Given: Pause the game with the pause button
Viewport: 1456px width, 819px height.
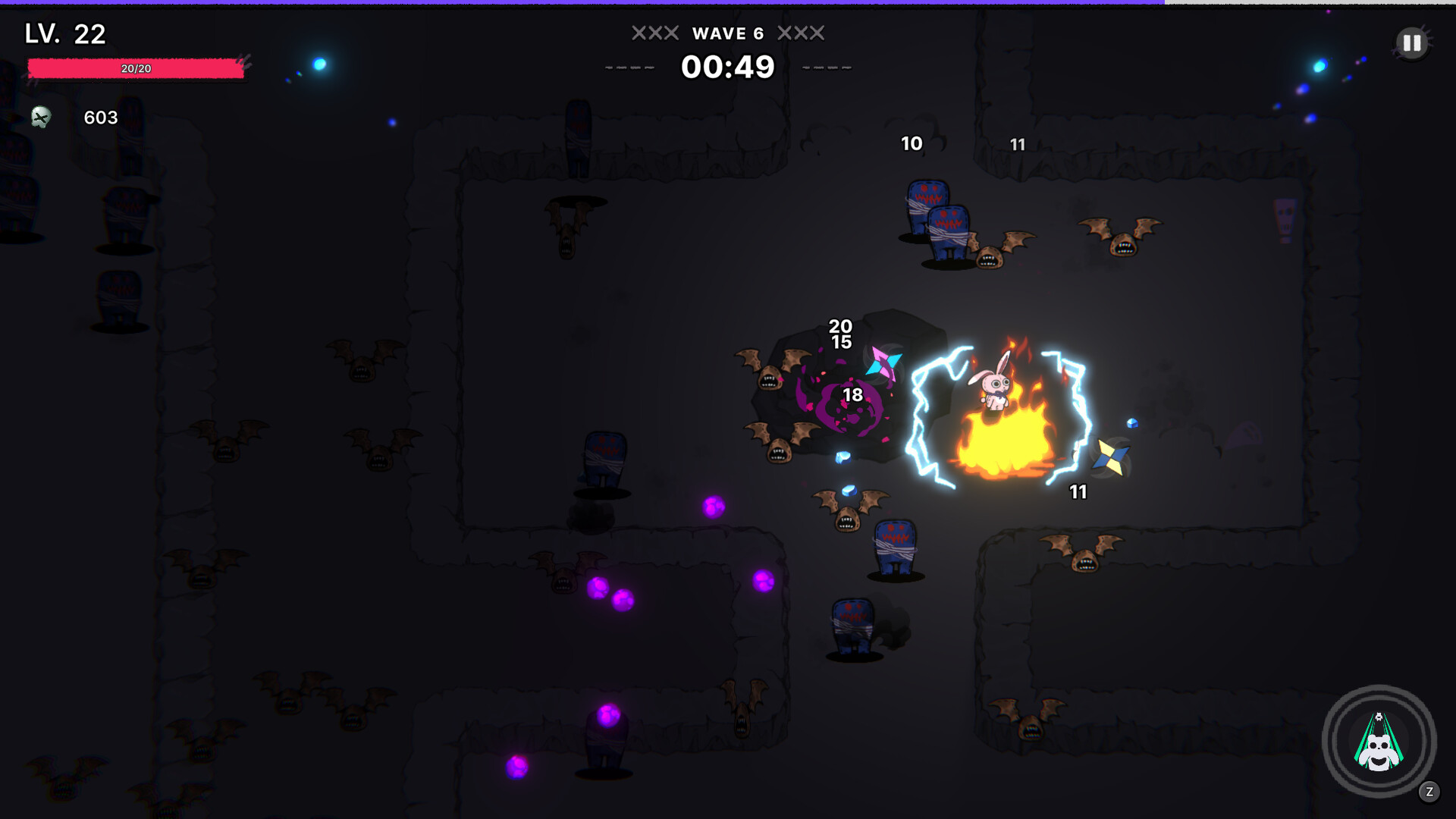Looking at the screenshot, I should [1412, 43].
